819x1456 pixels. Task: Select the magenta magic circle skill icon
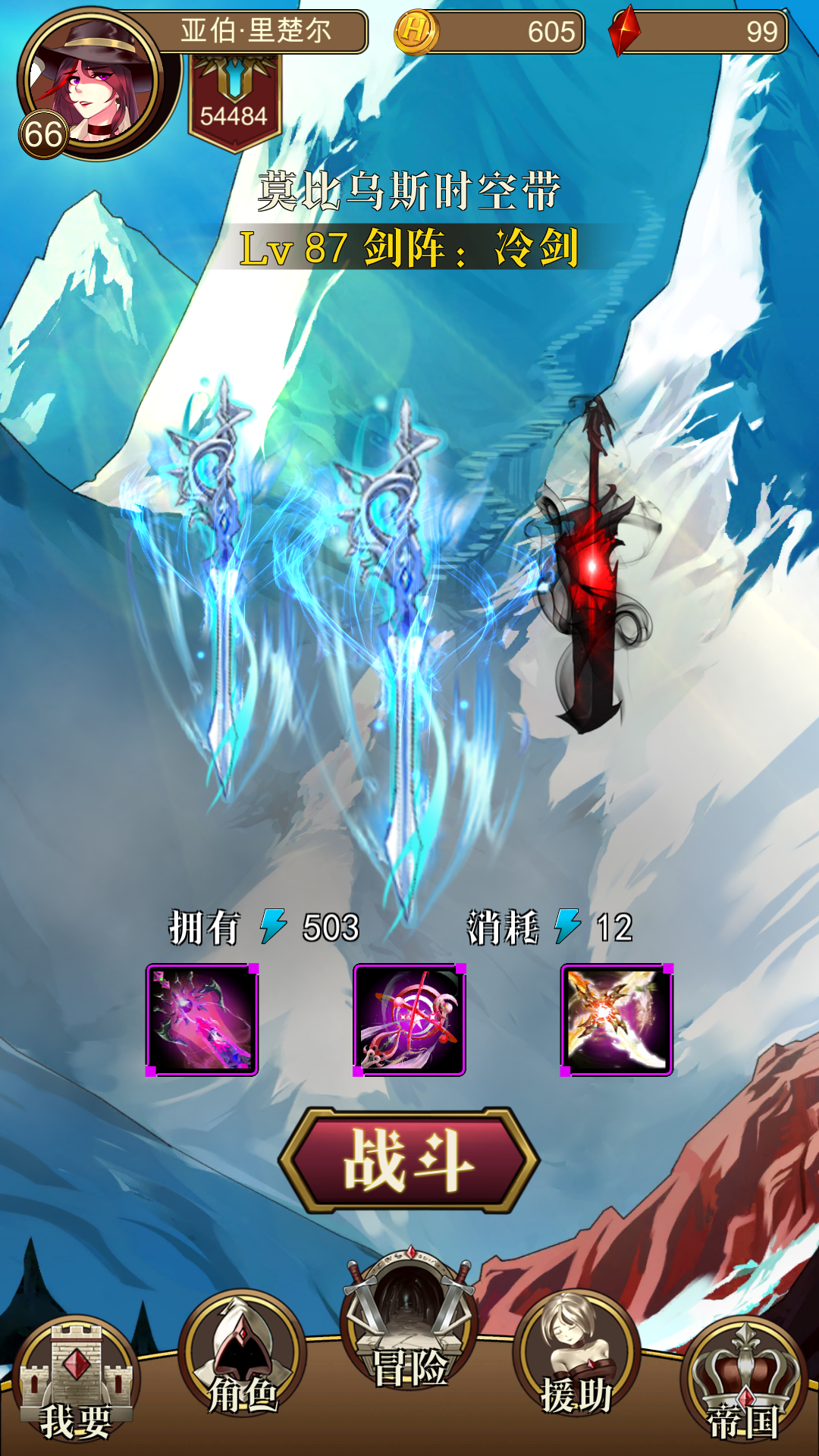tap(409, 1020)
